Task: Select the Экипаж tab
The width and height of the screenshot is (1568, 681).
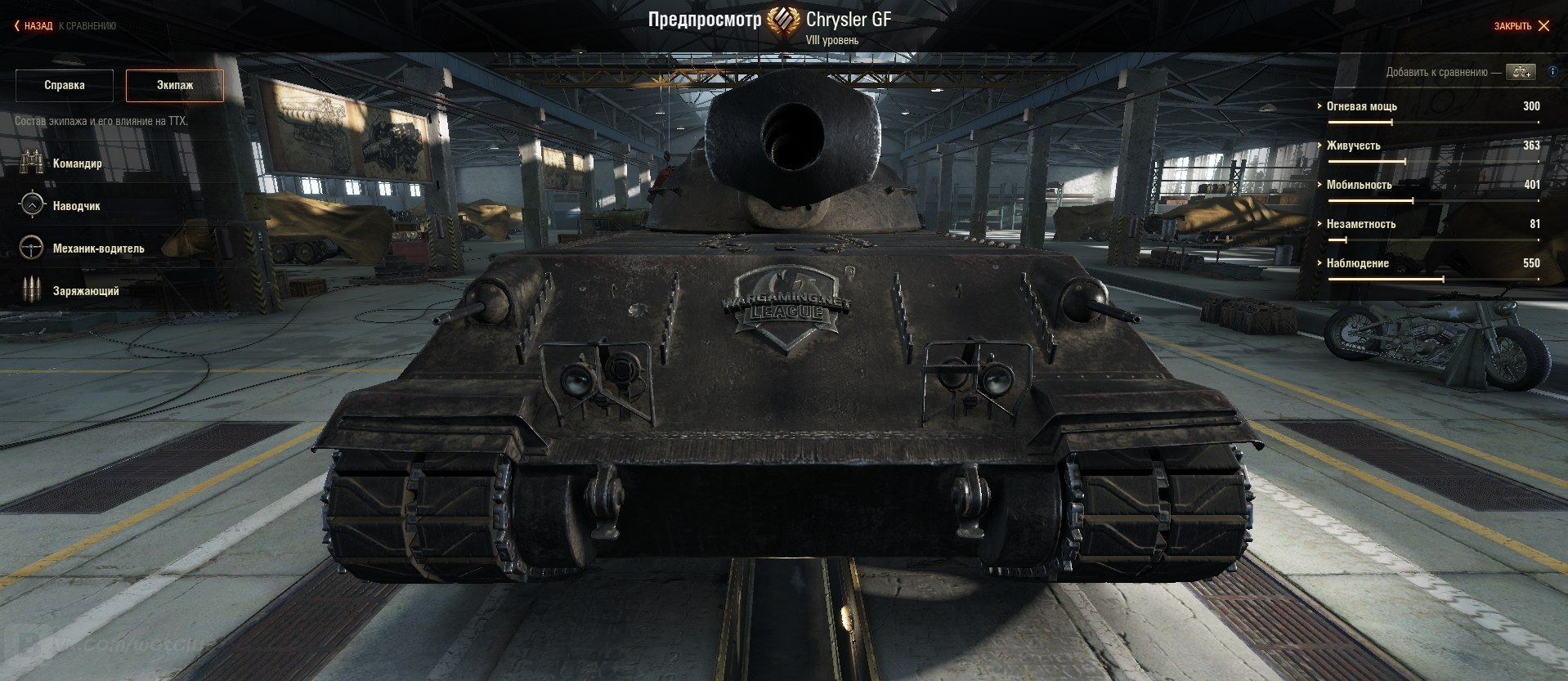Action: pyautogui.click(x=175, y=85)
